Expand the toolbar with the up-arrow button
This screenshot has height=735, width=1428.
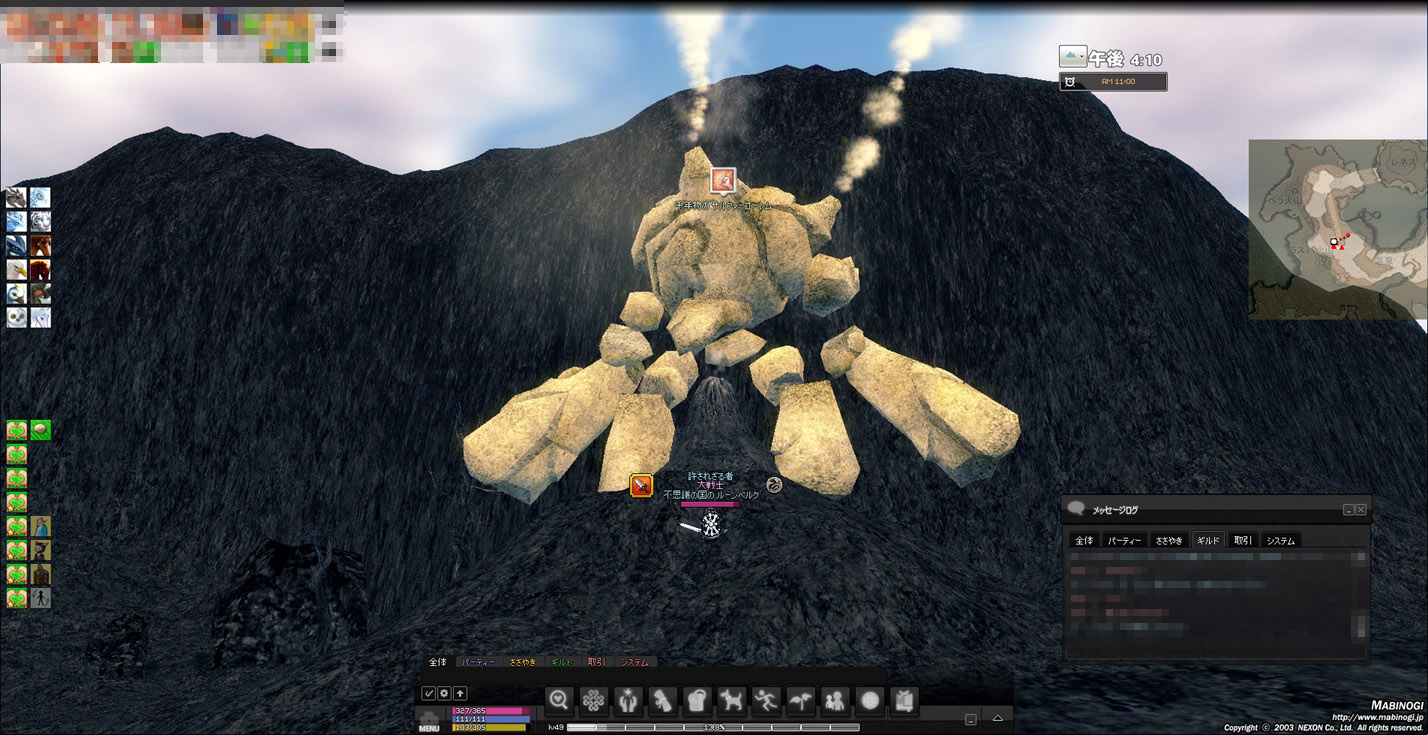[x=997, y=718]
